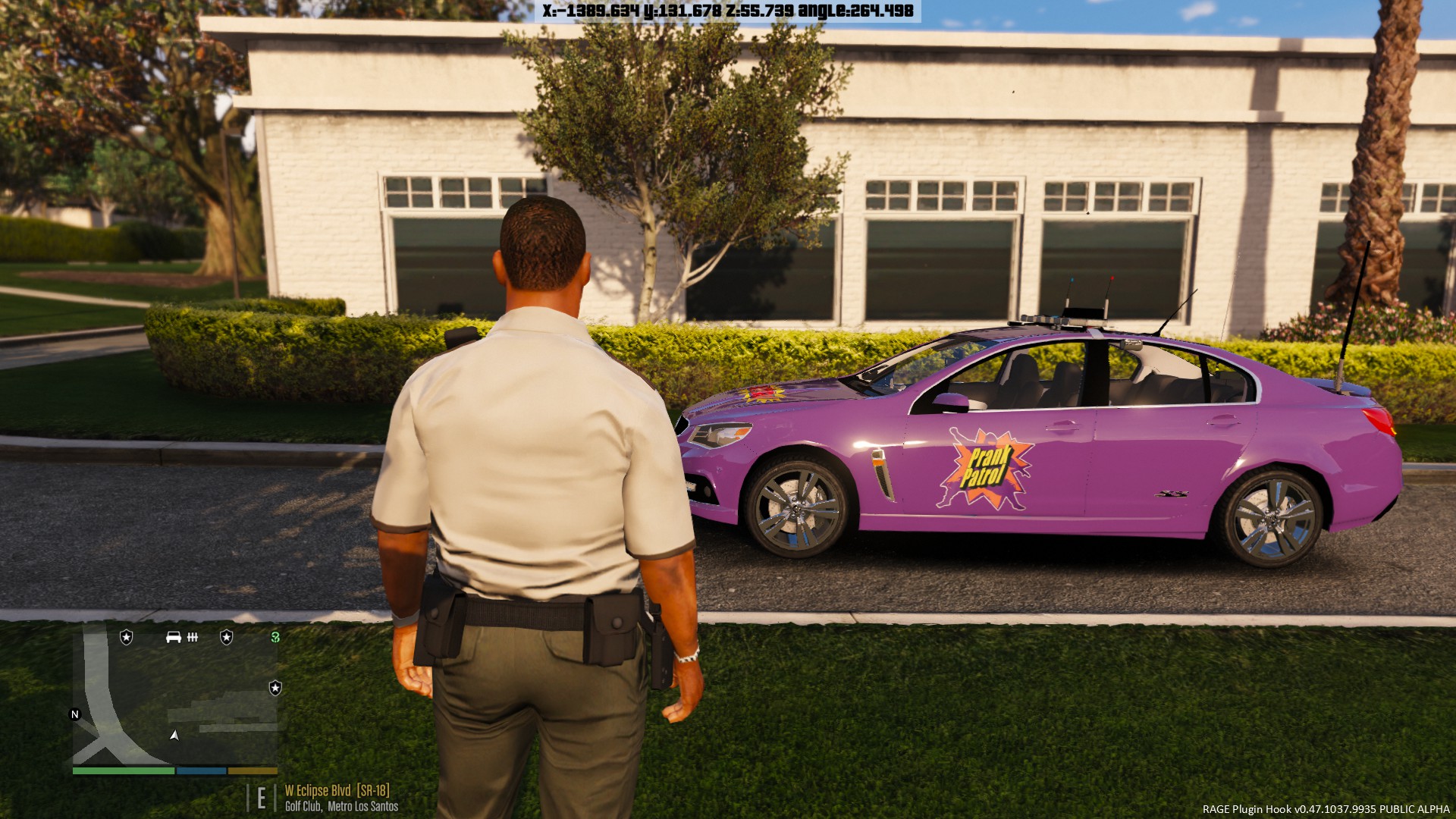Select the gear shifter icon beside car blip
The image size is (1456, 819).
tap(193, 637)
